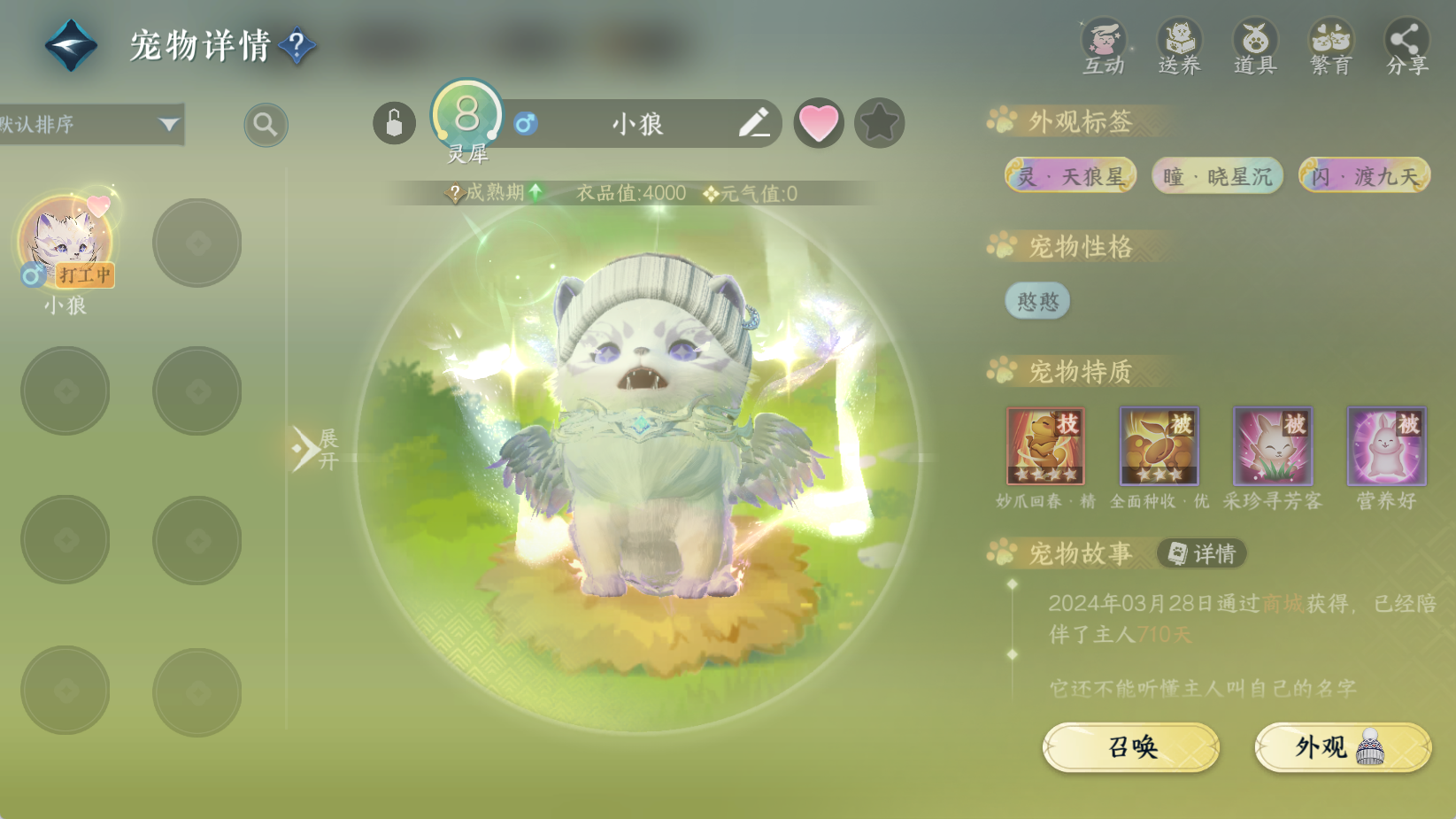Click the magnifier search button
1456x819 pixels.
click(x=266, y=125)
